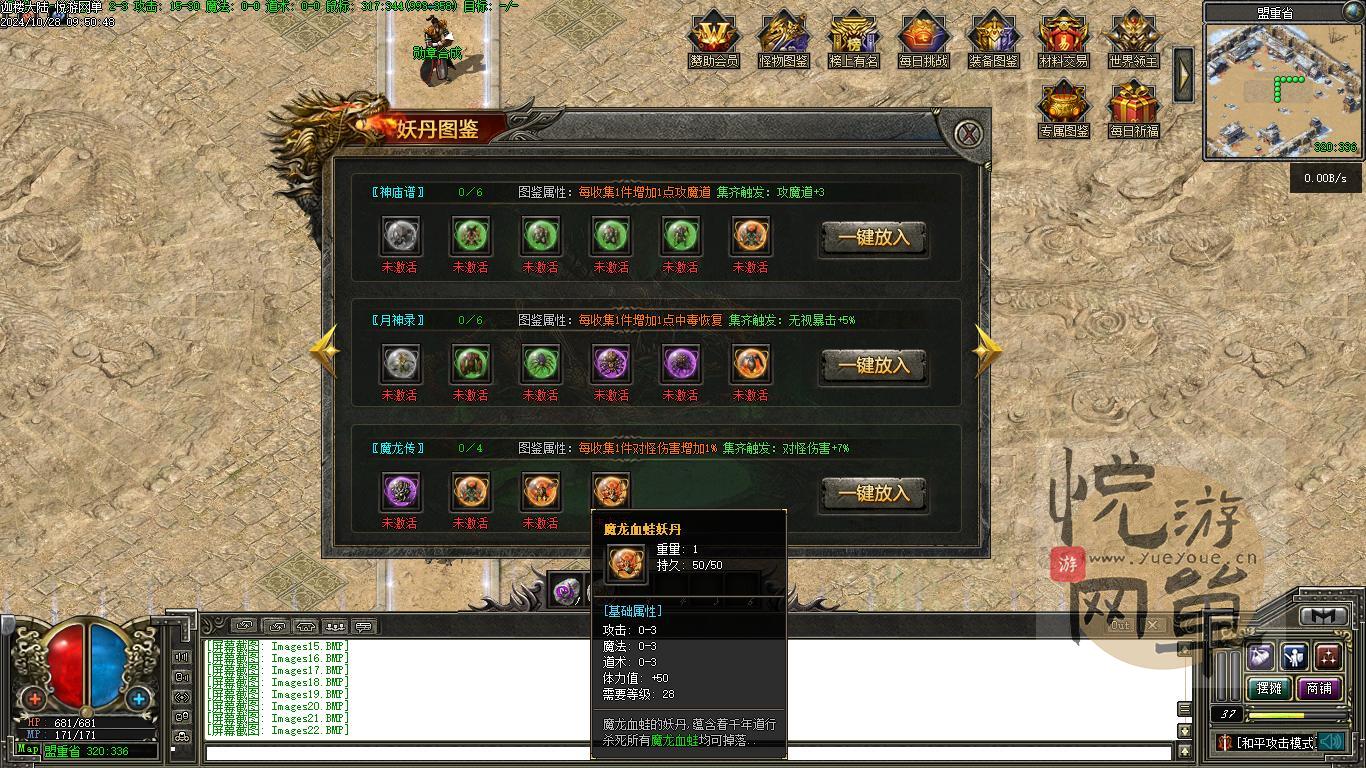Click the green Map button
The image size is (1366, 768).
pos(28,749)
